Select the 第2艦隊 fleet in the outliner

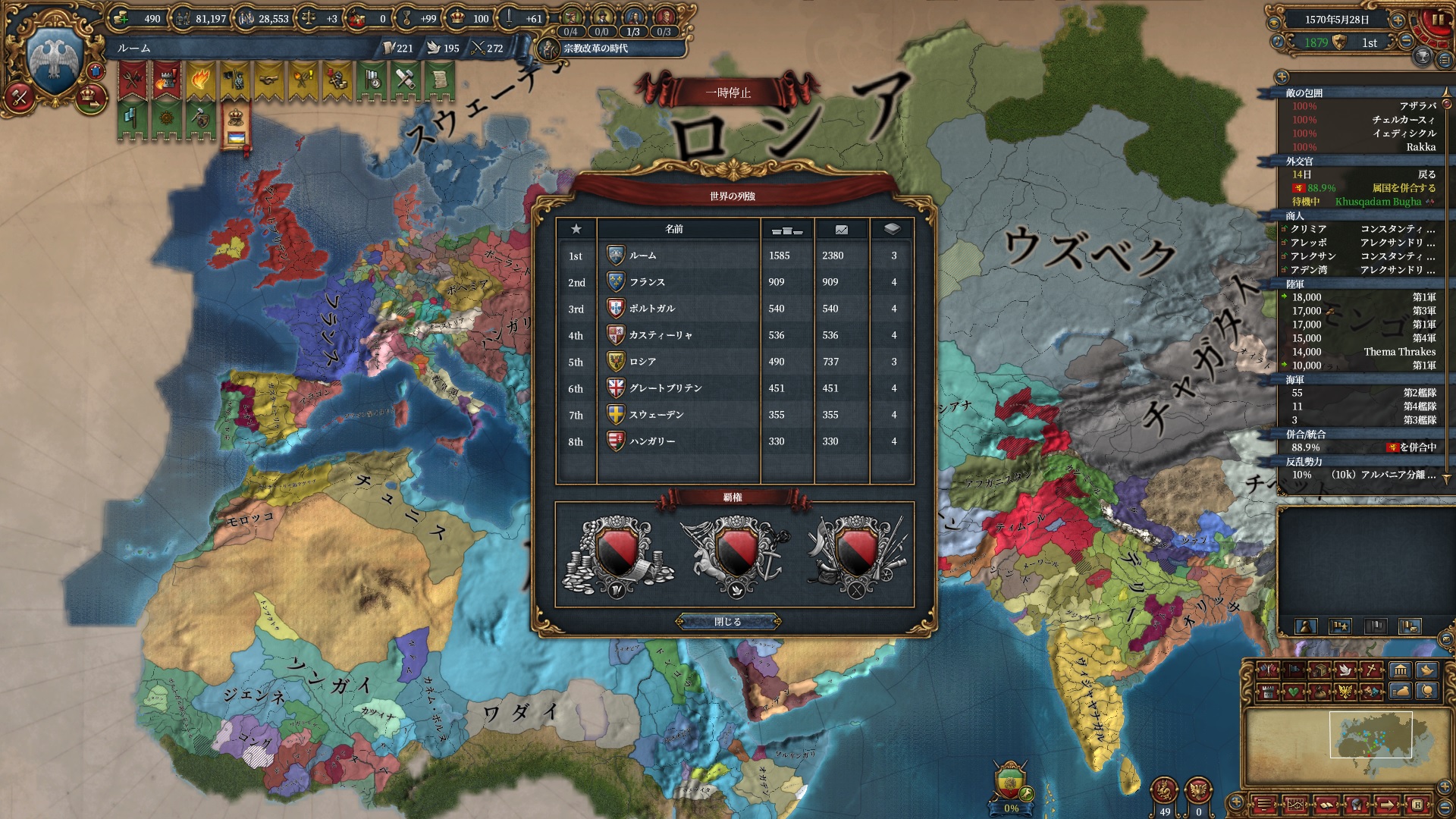(1419, 393)
